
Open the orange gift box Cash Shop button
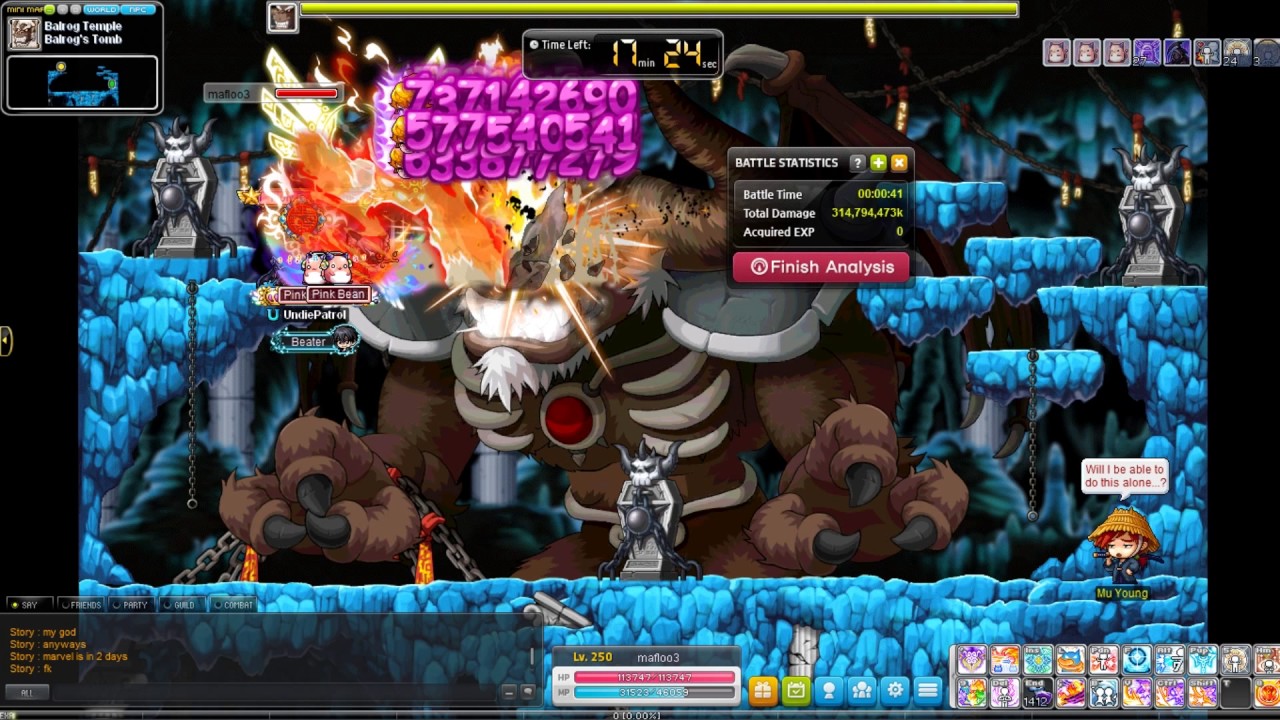click(x=762, y=690)
